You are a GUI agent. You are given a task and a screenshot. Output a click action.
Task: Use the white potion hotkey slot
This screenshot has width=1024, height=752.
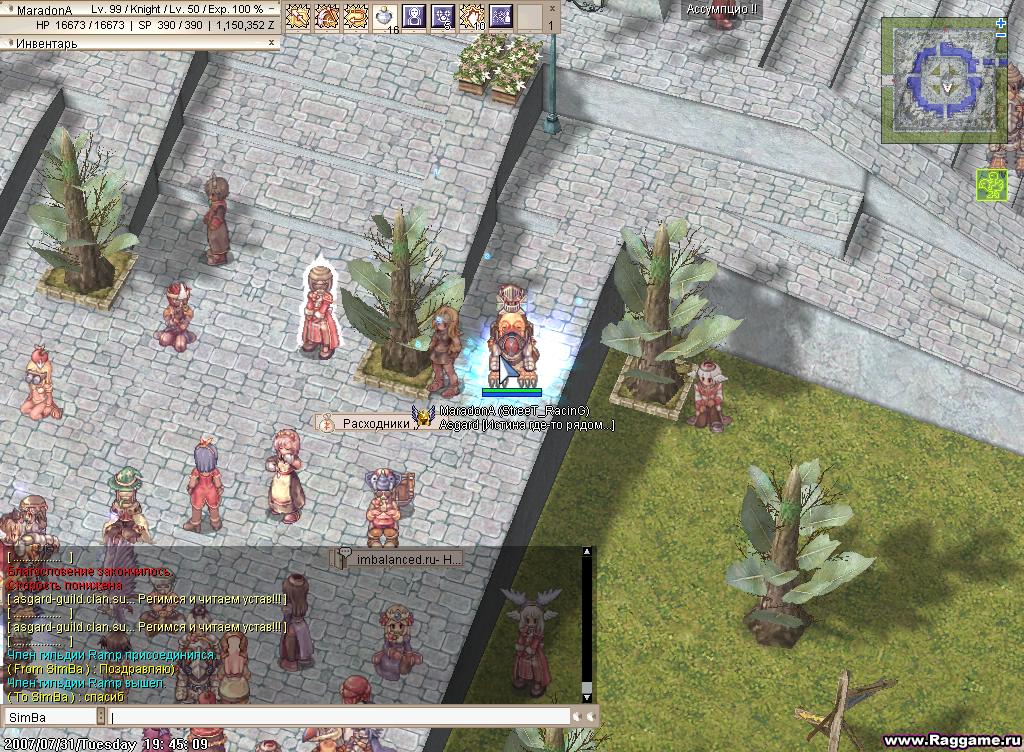(x=385, y=16)
